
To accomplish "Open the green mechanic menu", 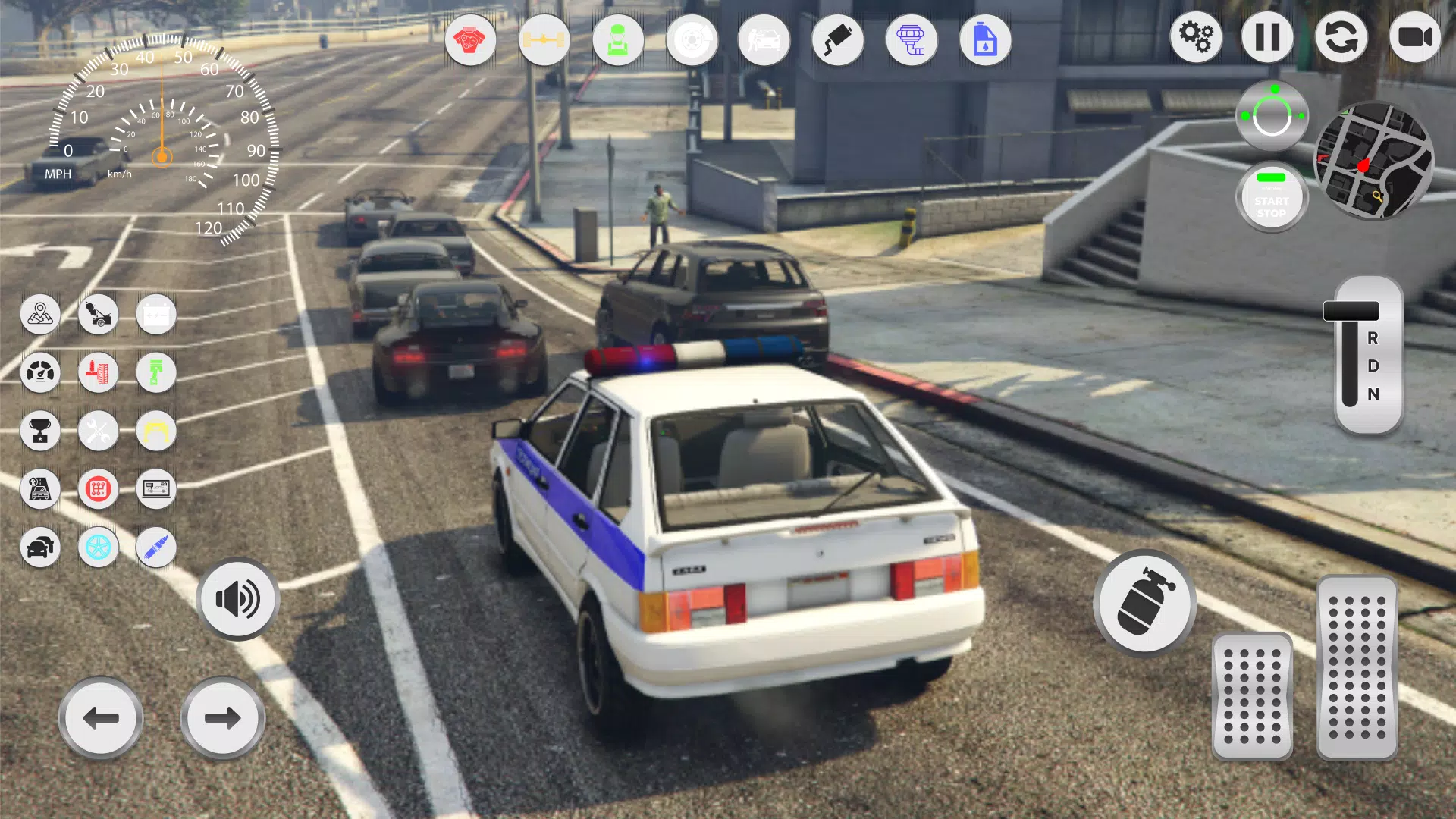I will coord(618,39).
